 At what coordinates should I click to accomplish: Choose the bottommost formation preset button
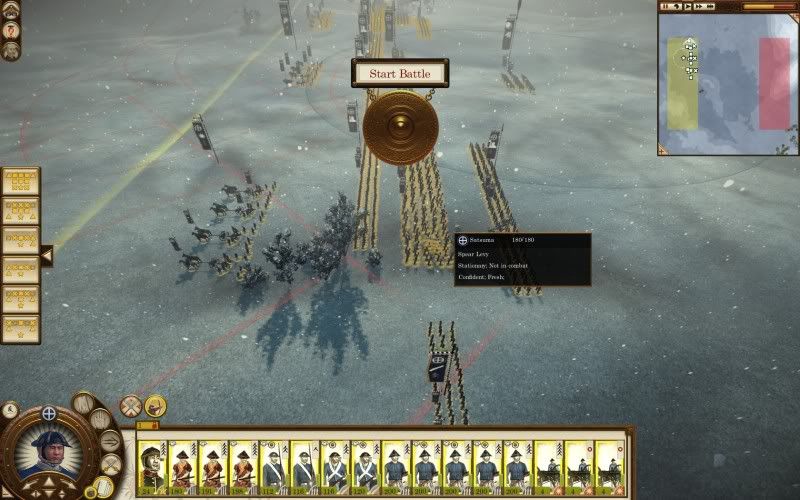[20, 329]
